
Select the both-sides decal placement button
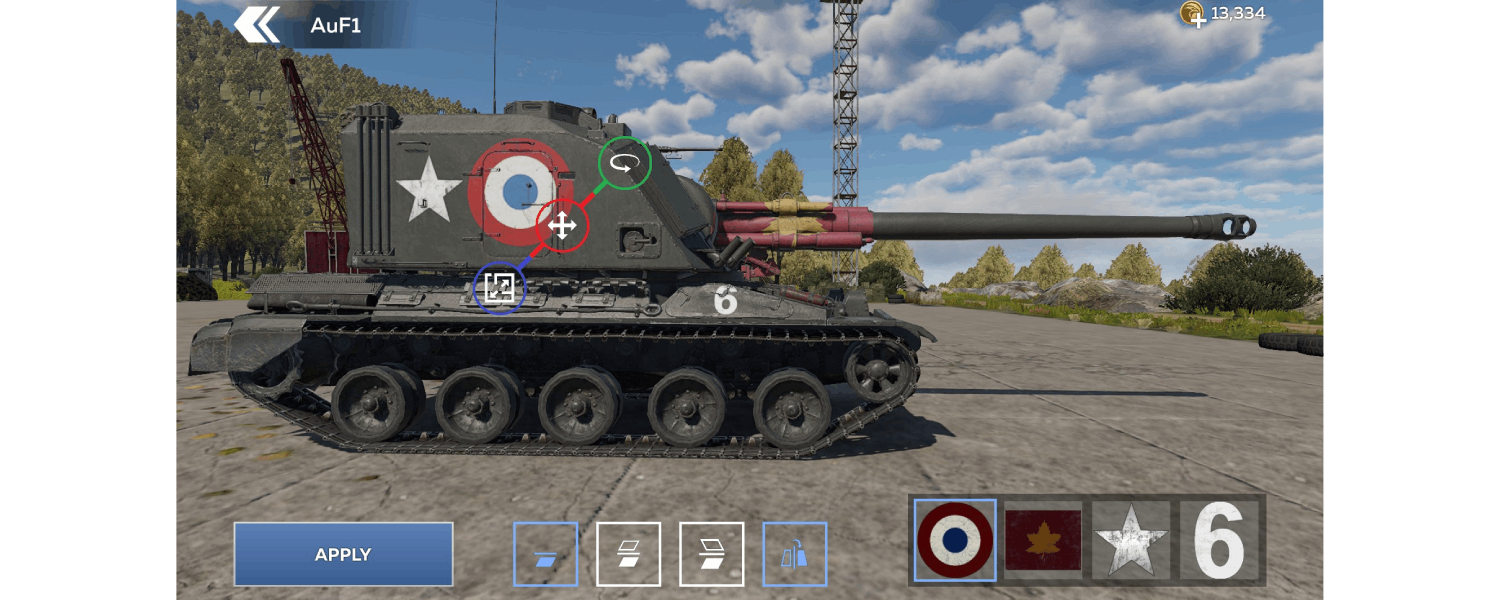pos(628,554)
